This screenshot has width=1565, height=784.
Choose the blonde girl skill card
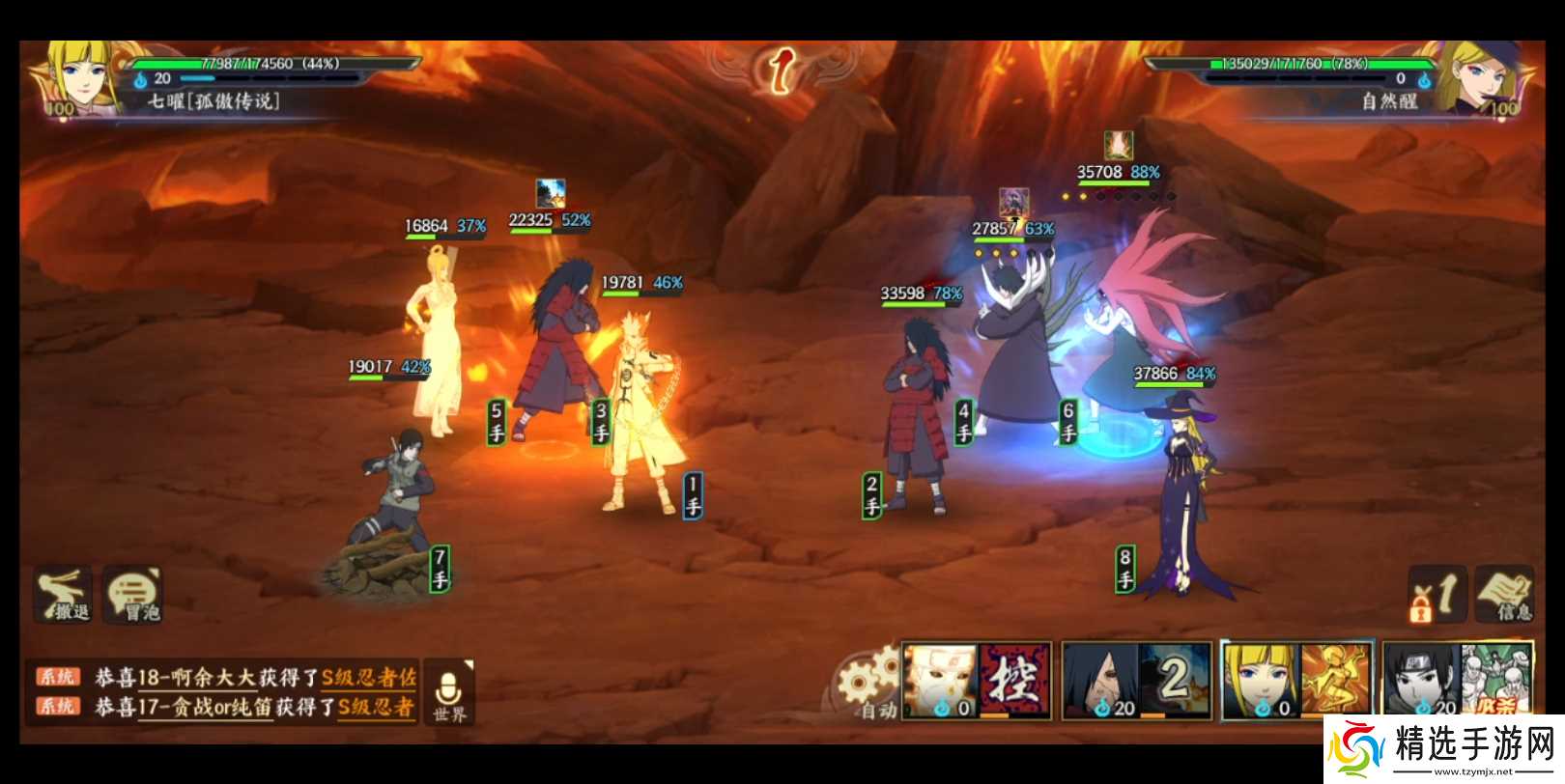[1296, 682]
